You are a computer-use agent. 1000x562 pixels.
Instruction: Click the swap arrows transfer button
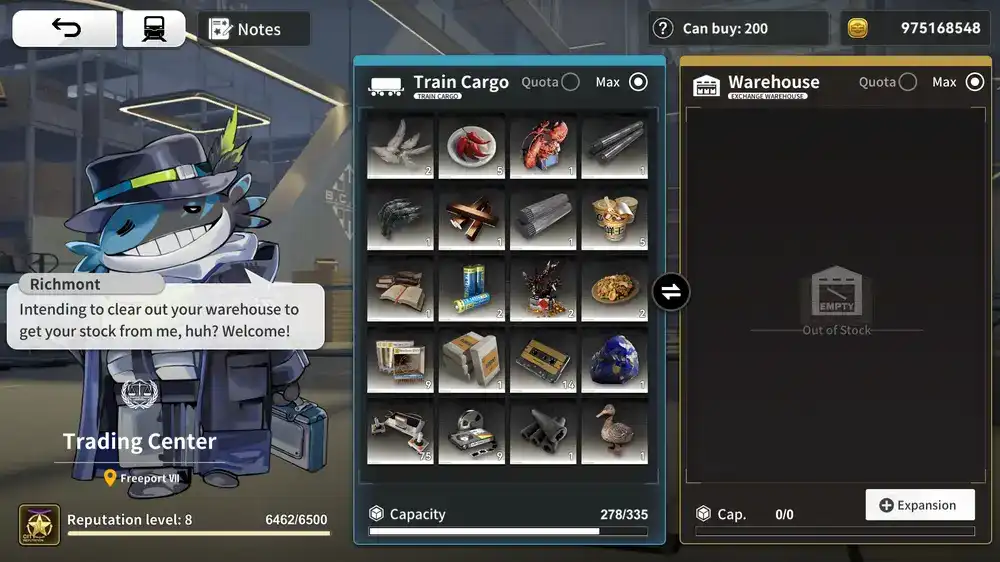pos(670,292)
